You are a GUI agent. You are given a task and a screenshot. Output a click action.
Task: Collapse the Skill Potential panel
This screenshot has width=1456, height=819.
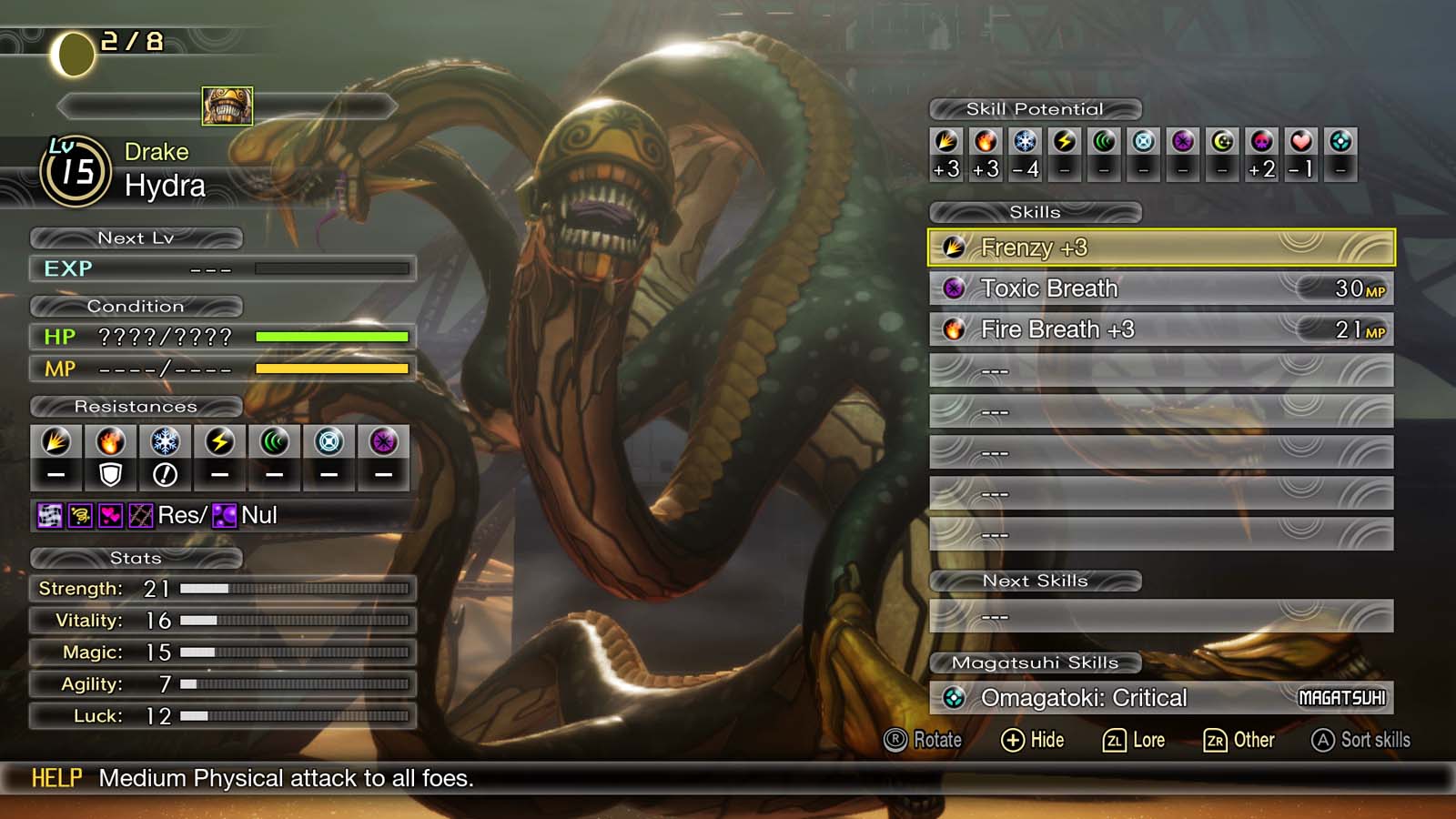coord(1034,108)
